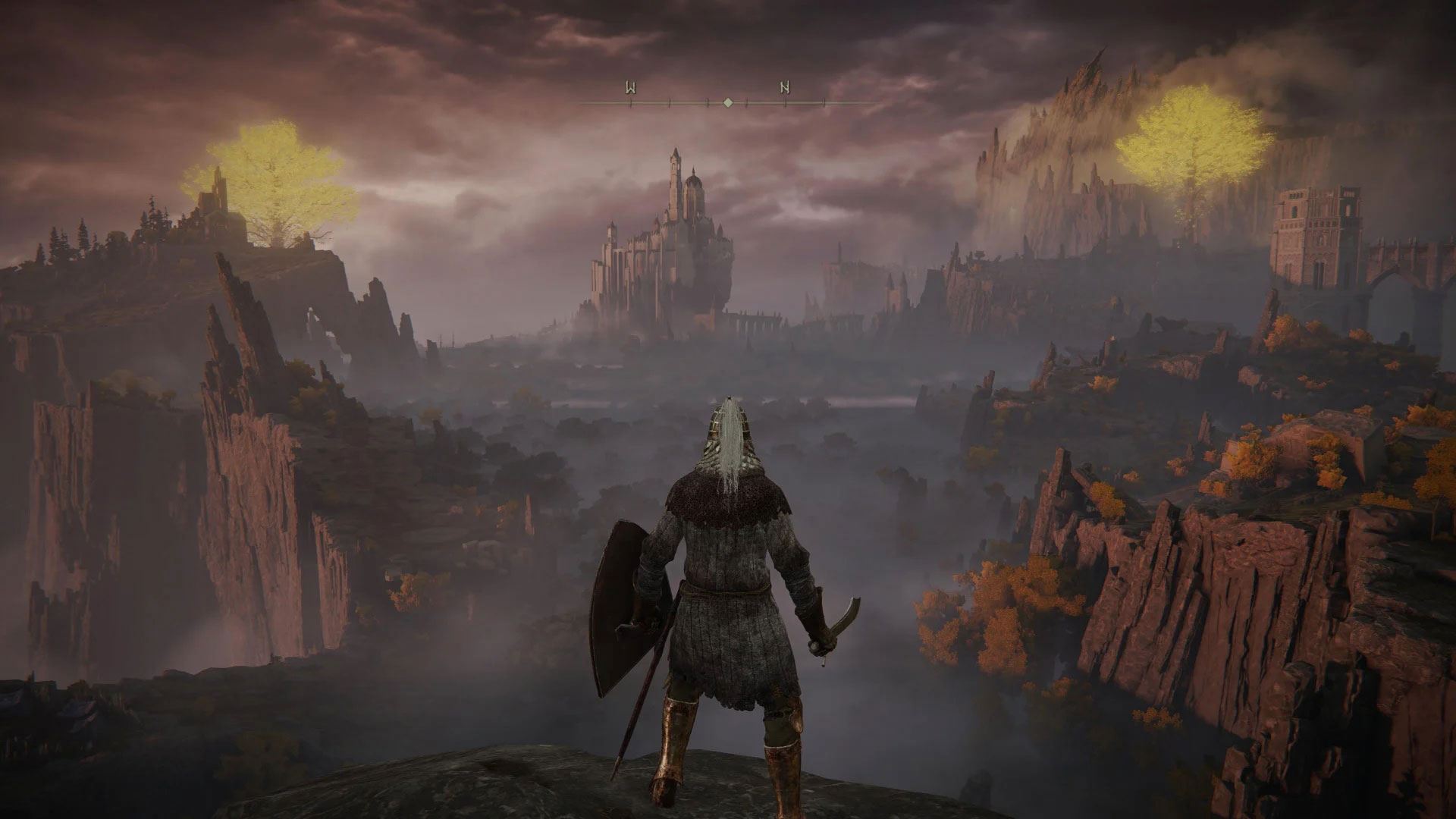Image resolution: width=1456 pixels, height=819 pixels.
Task: Select the W marker on the compass
Action: (x=629, y=88)
